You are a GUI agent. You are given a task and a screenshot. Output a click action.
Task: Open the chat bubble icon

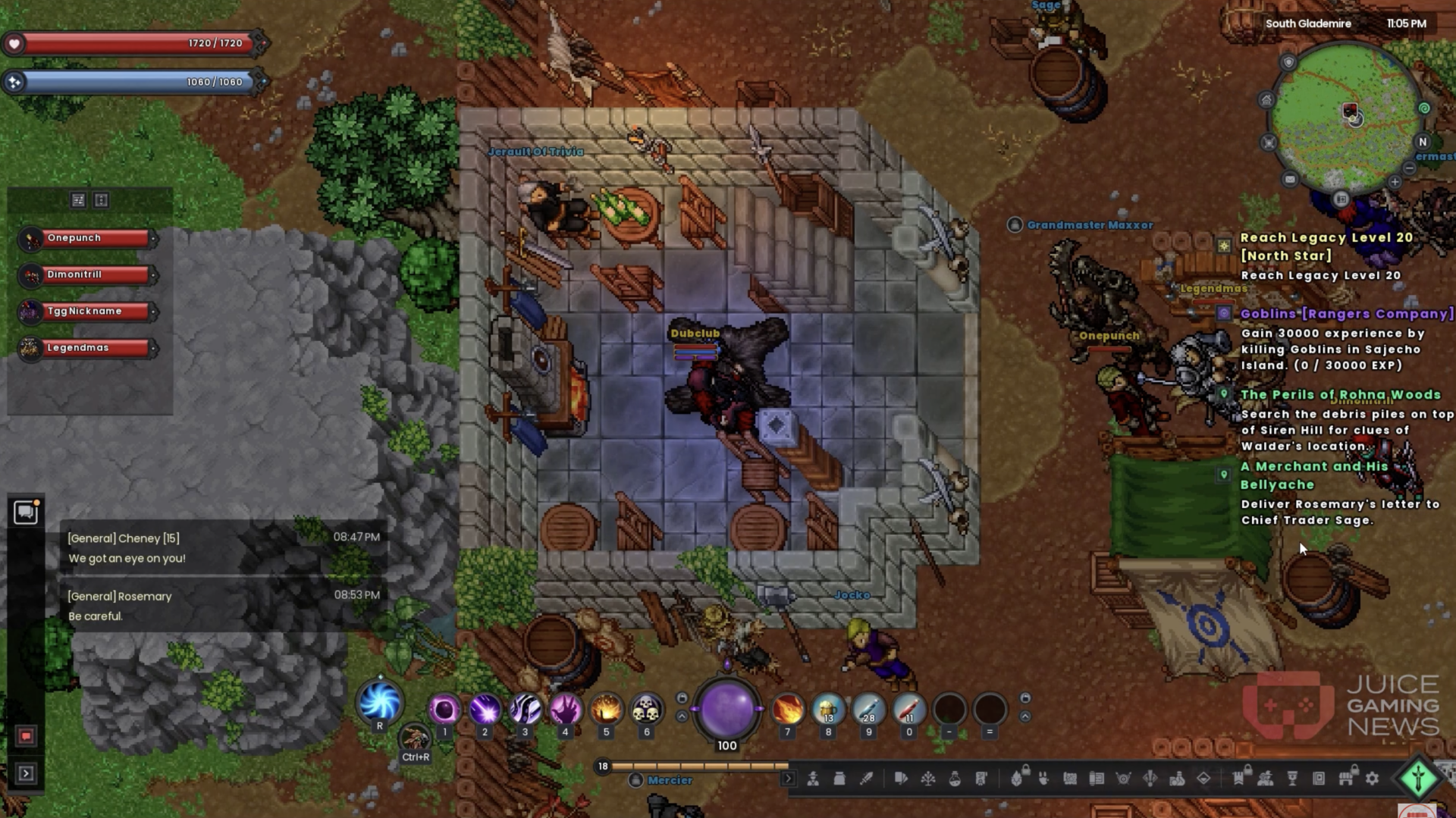26,512
